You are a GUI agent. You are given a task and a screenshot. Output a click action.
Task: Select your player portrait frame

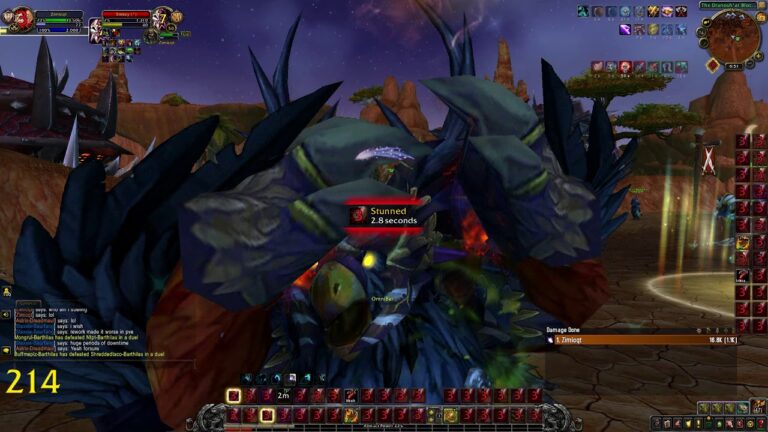pos(20,18)
